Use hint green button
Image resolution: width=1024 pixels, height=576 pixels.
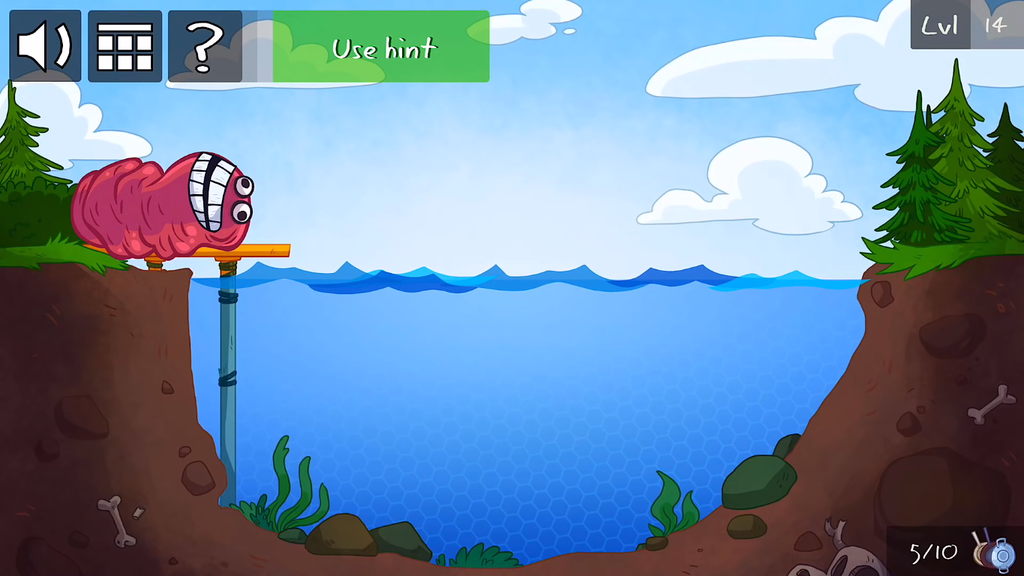pos(383,47)
